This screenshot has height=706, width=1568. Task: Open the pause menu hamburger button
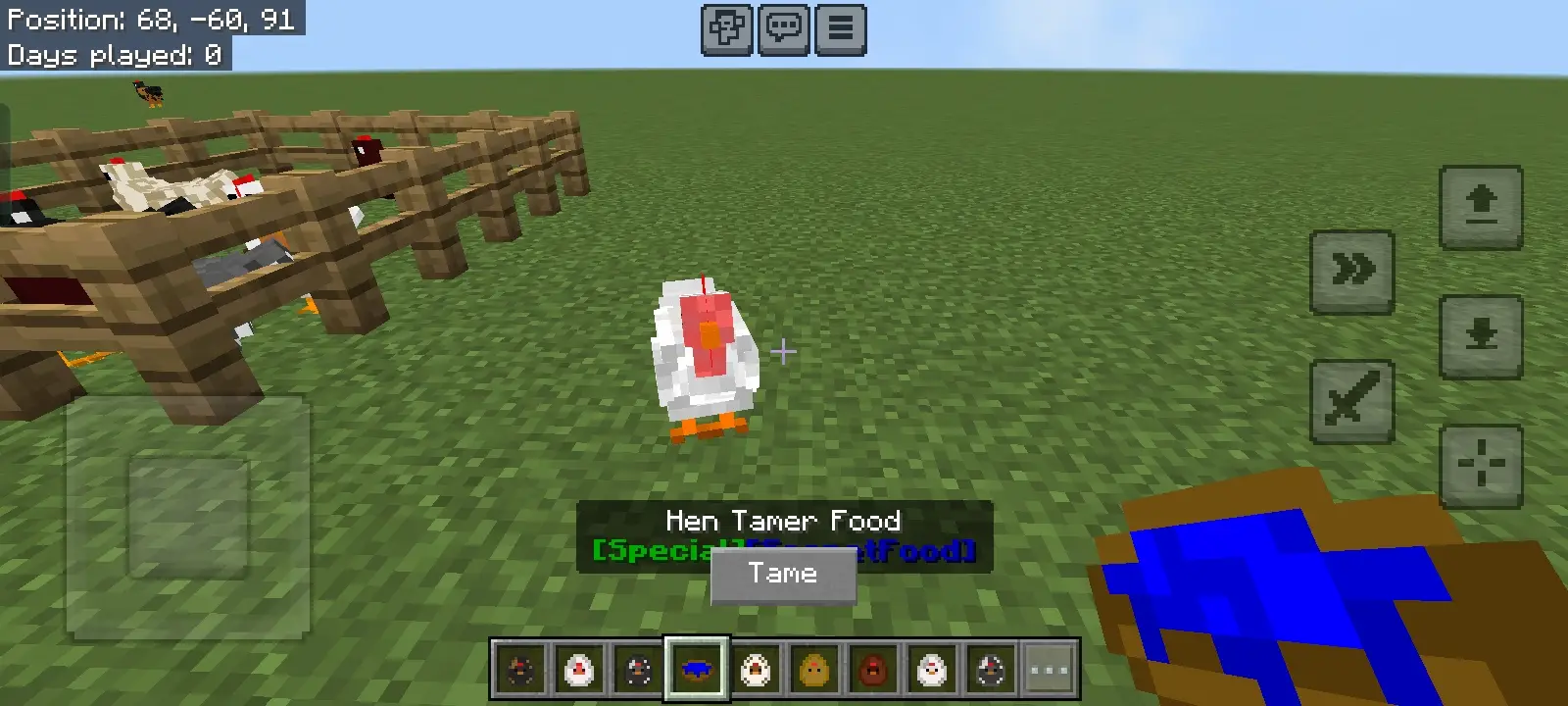840,29
